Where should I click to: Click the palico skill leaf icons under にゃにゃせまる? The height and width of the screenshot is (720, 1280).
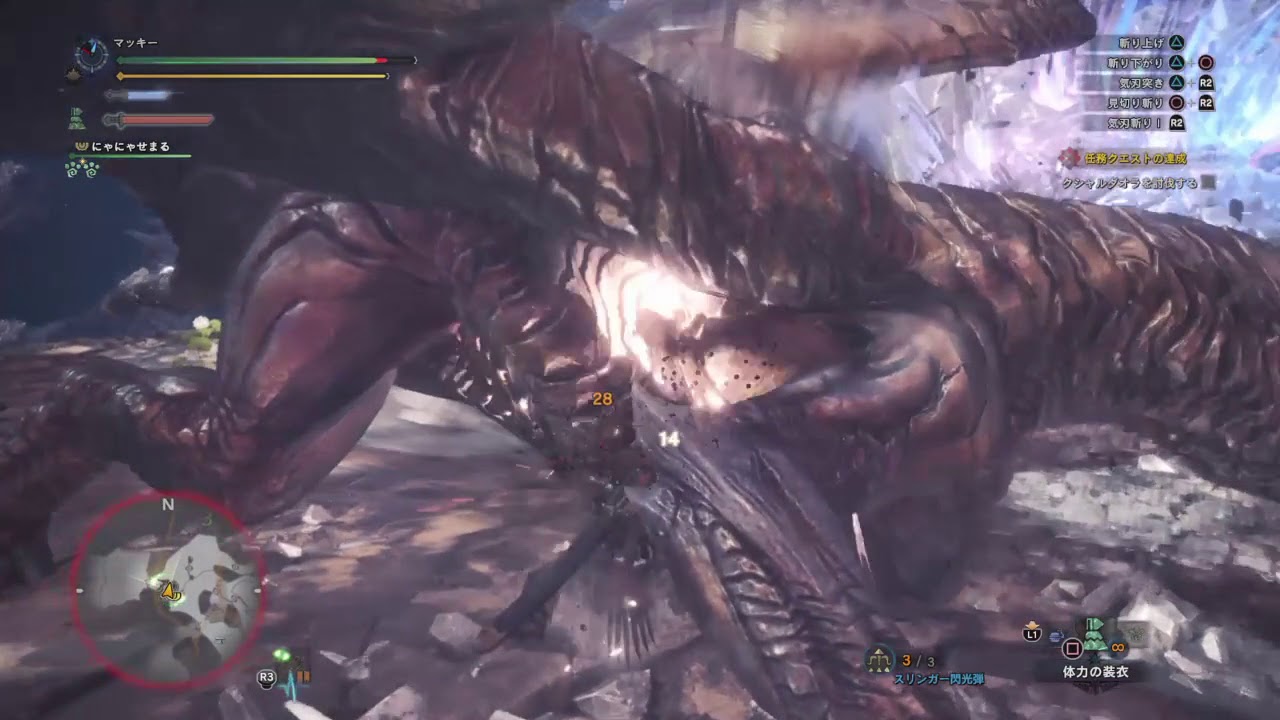pyautogui.click(x=81, y=168)
